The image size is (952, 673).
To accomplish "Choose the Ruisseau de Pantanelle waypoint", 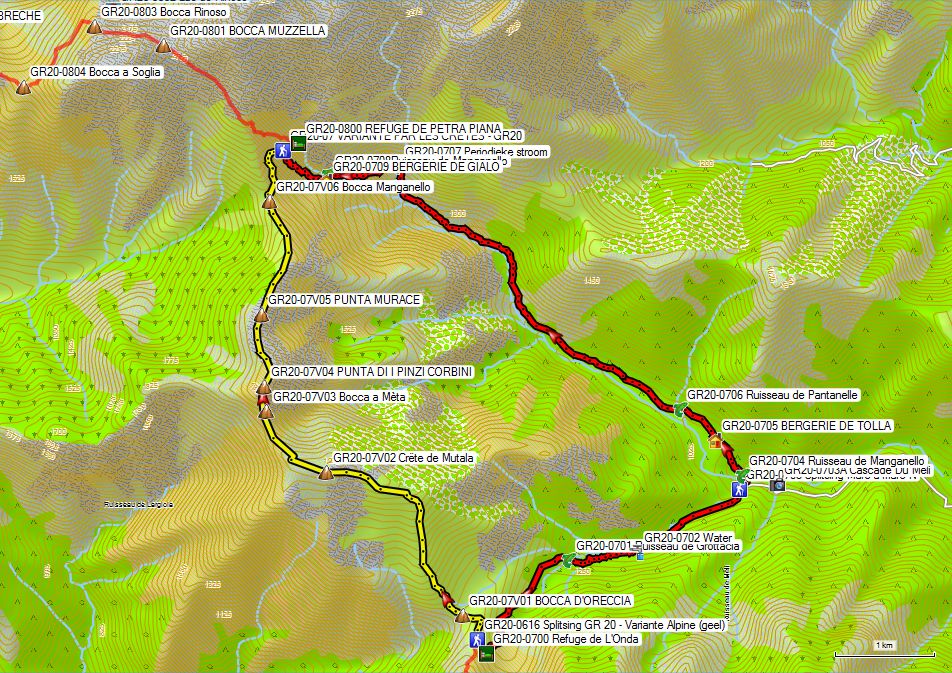I will (x=680, y=408).
